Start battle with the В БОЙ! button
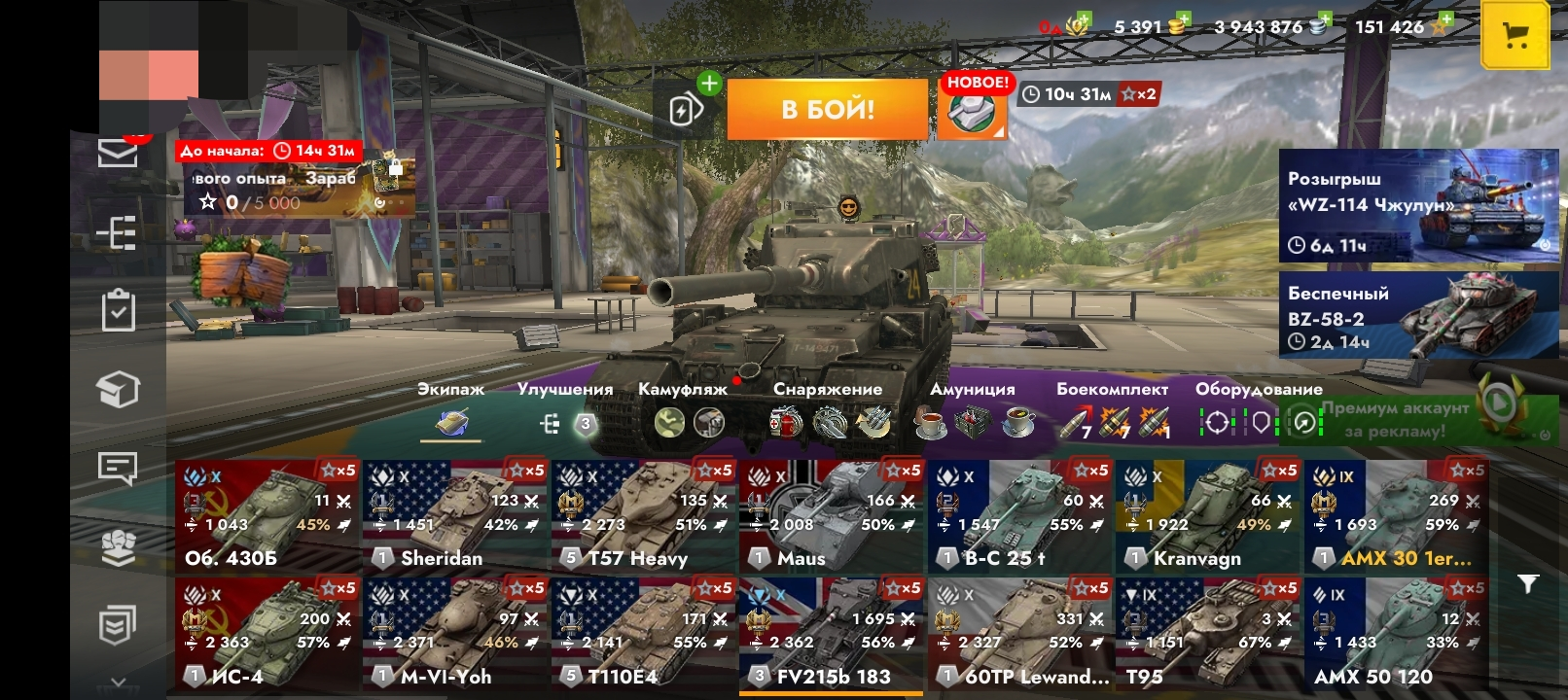 point(827,109)
